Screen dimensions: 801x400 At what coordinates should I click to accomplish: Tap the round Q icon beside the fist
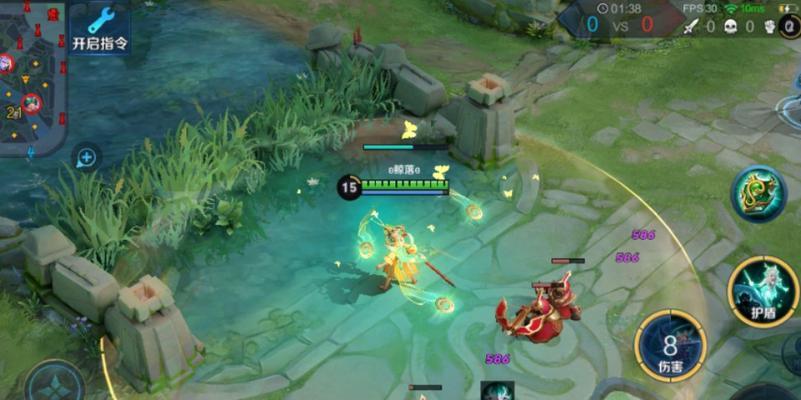[x=792, y=27]
